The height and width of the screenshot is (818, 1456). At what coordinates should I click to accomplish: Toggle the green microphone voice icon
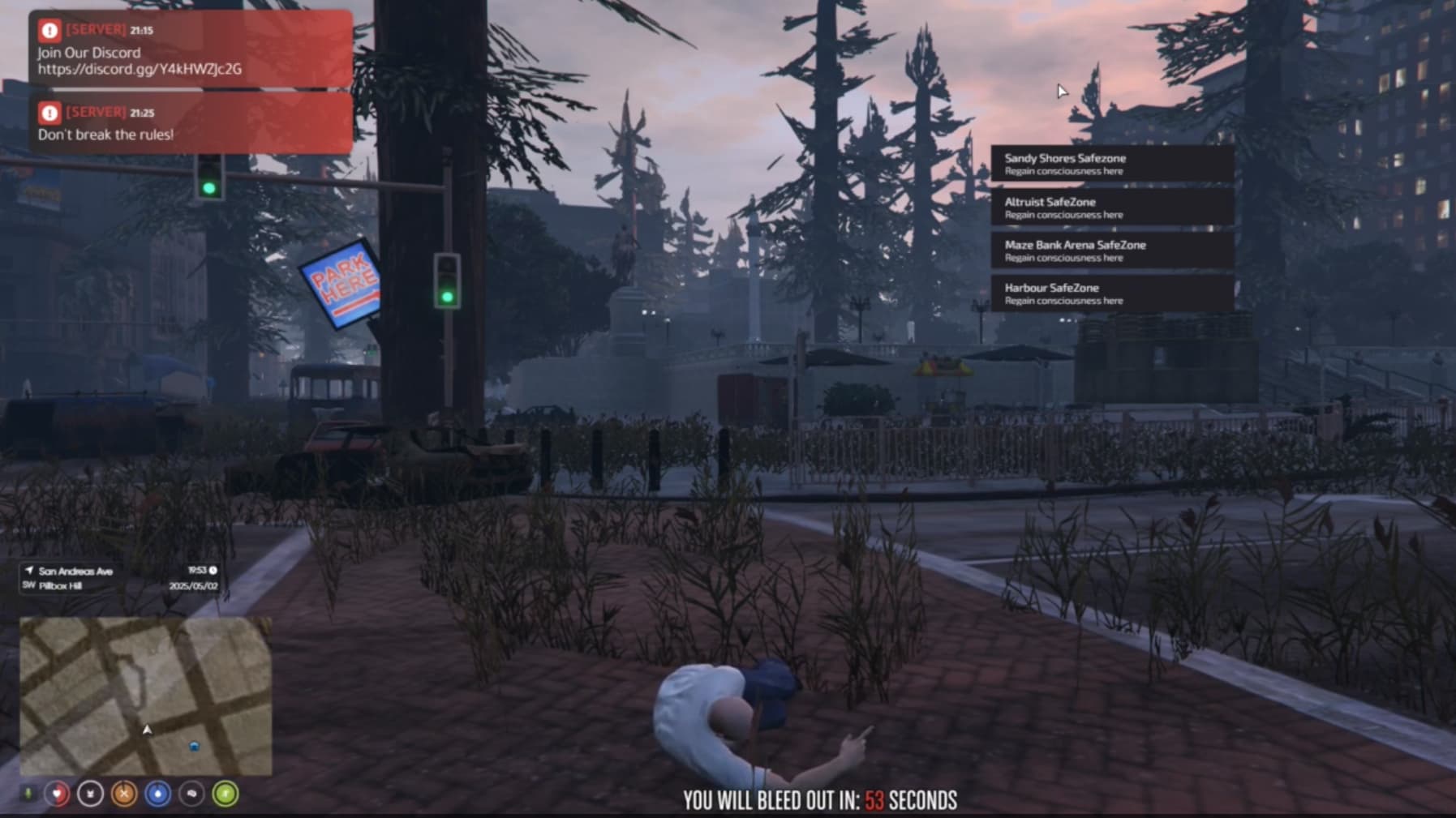tap(28, 793)
